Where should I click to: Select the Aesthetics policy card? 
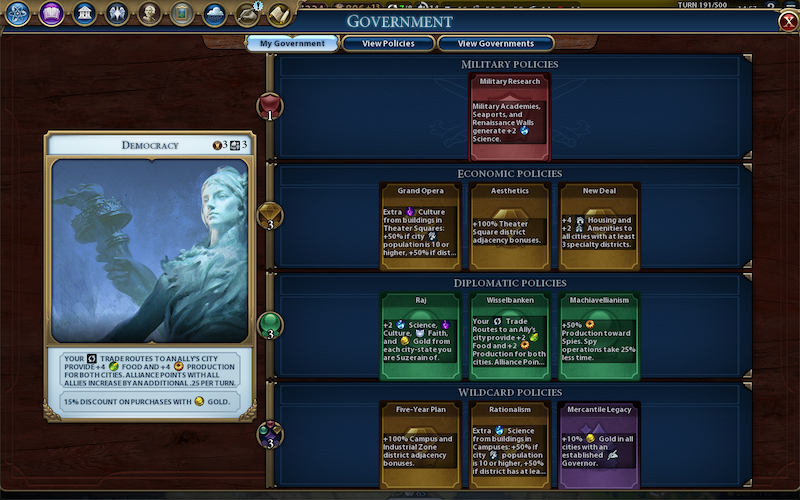510,225
